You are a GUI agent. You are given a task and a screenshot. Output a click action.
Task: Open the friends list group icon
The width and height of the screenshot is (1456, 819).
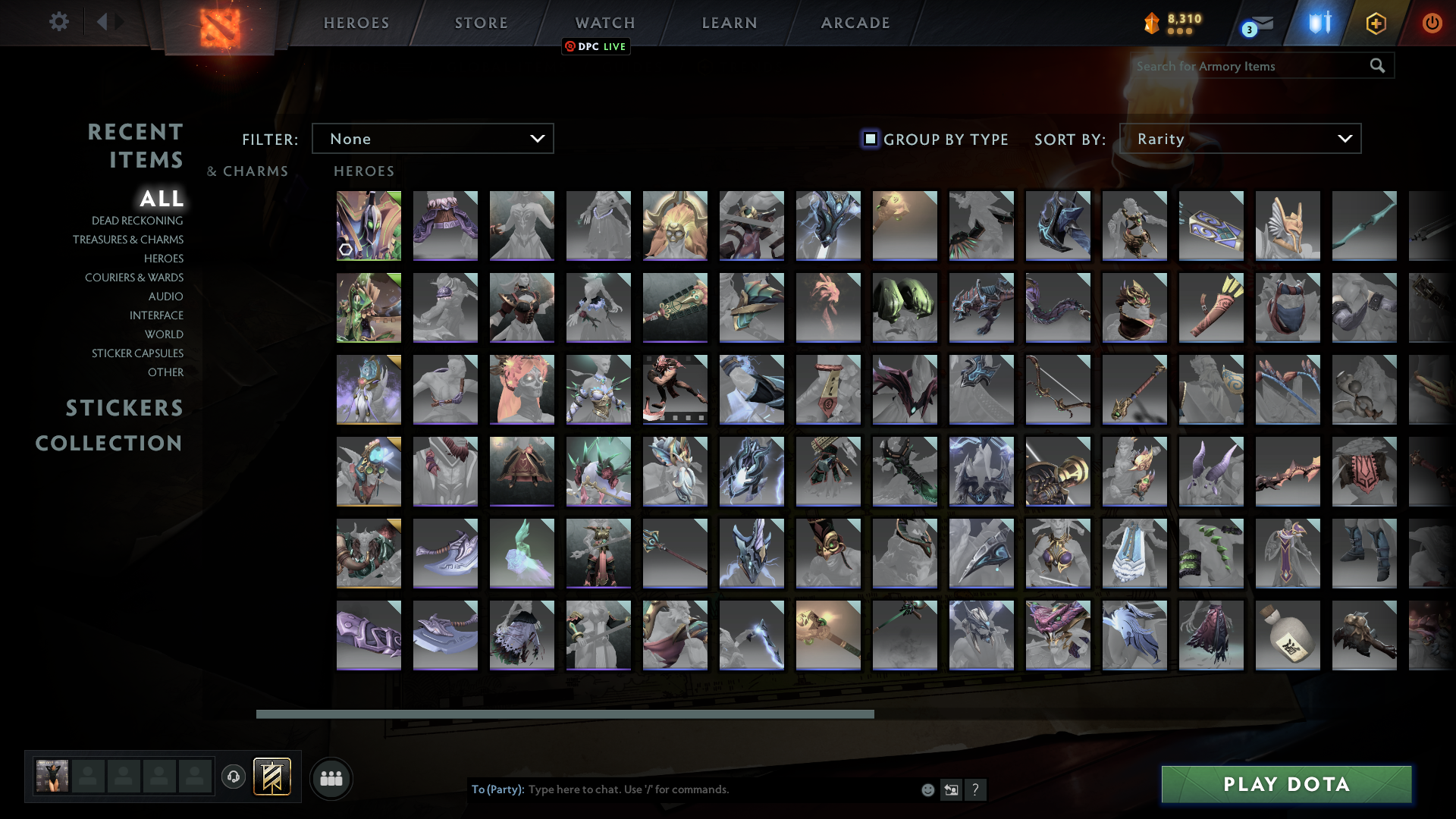point(331,778)
